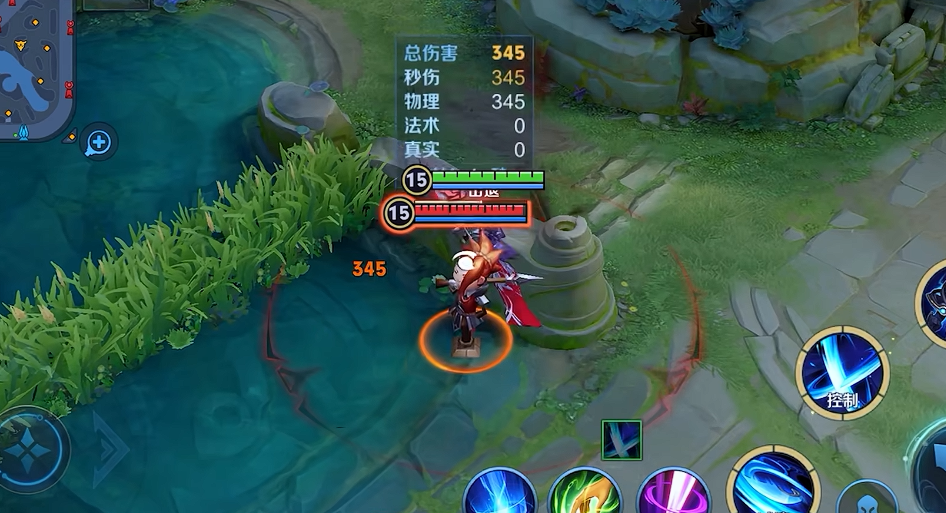Expand the small arrow tab beside minimap
The height and width of the screenshot is (513, 946).
(69, 136)
